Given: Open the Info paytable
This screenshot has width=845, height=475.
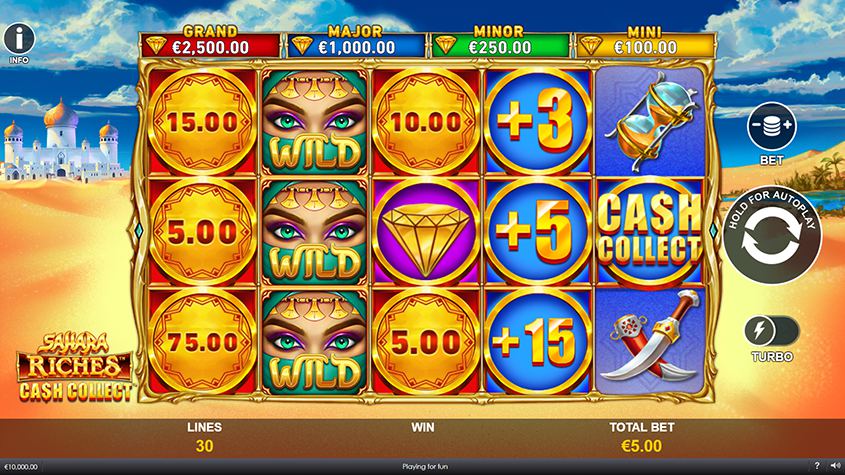Looking at the screenshot, I should (x=19, y=39).
